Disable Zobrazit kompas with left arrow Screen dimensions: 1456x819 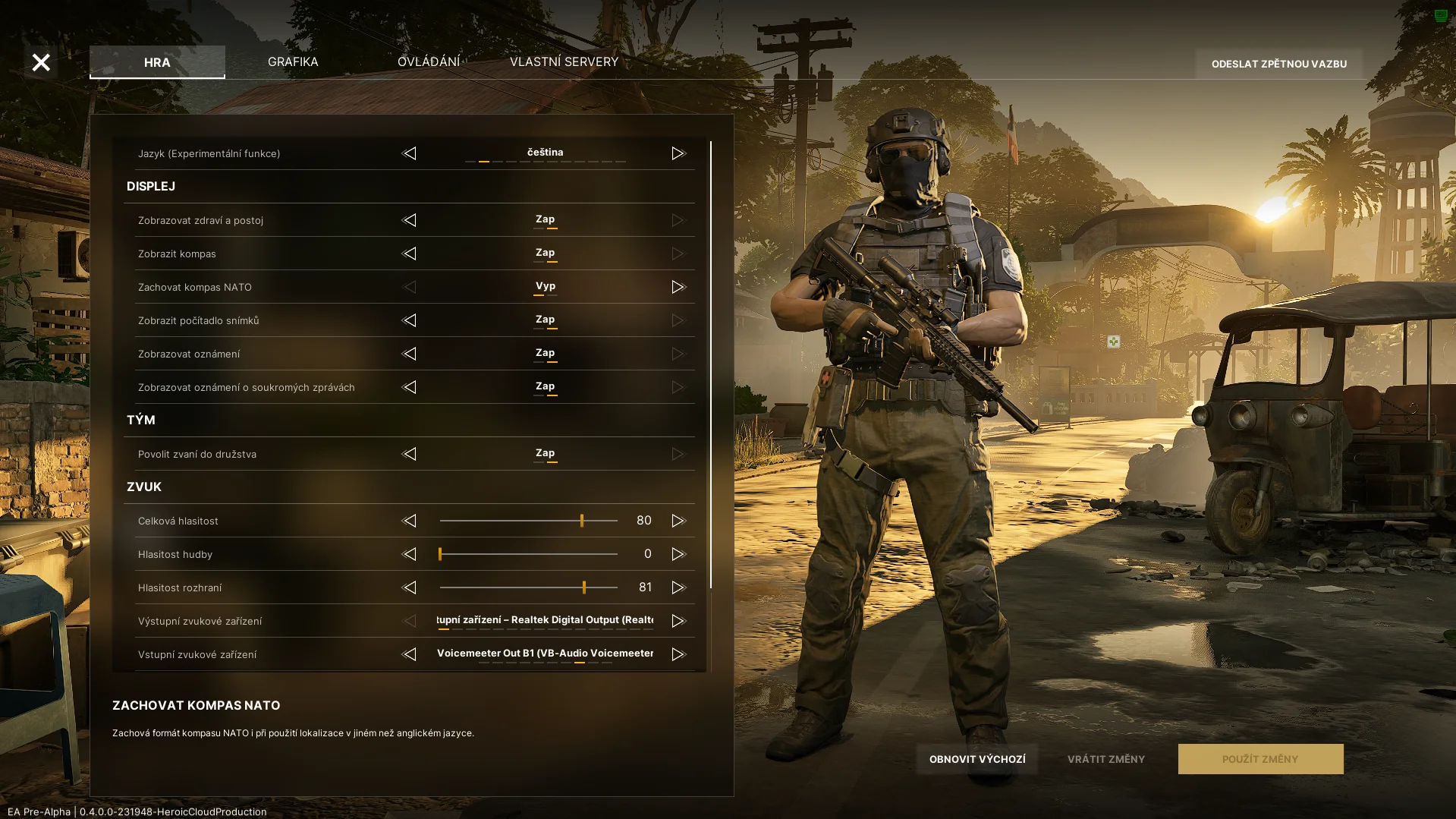[x=410, y=254]
